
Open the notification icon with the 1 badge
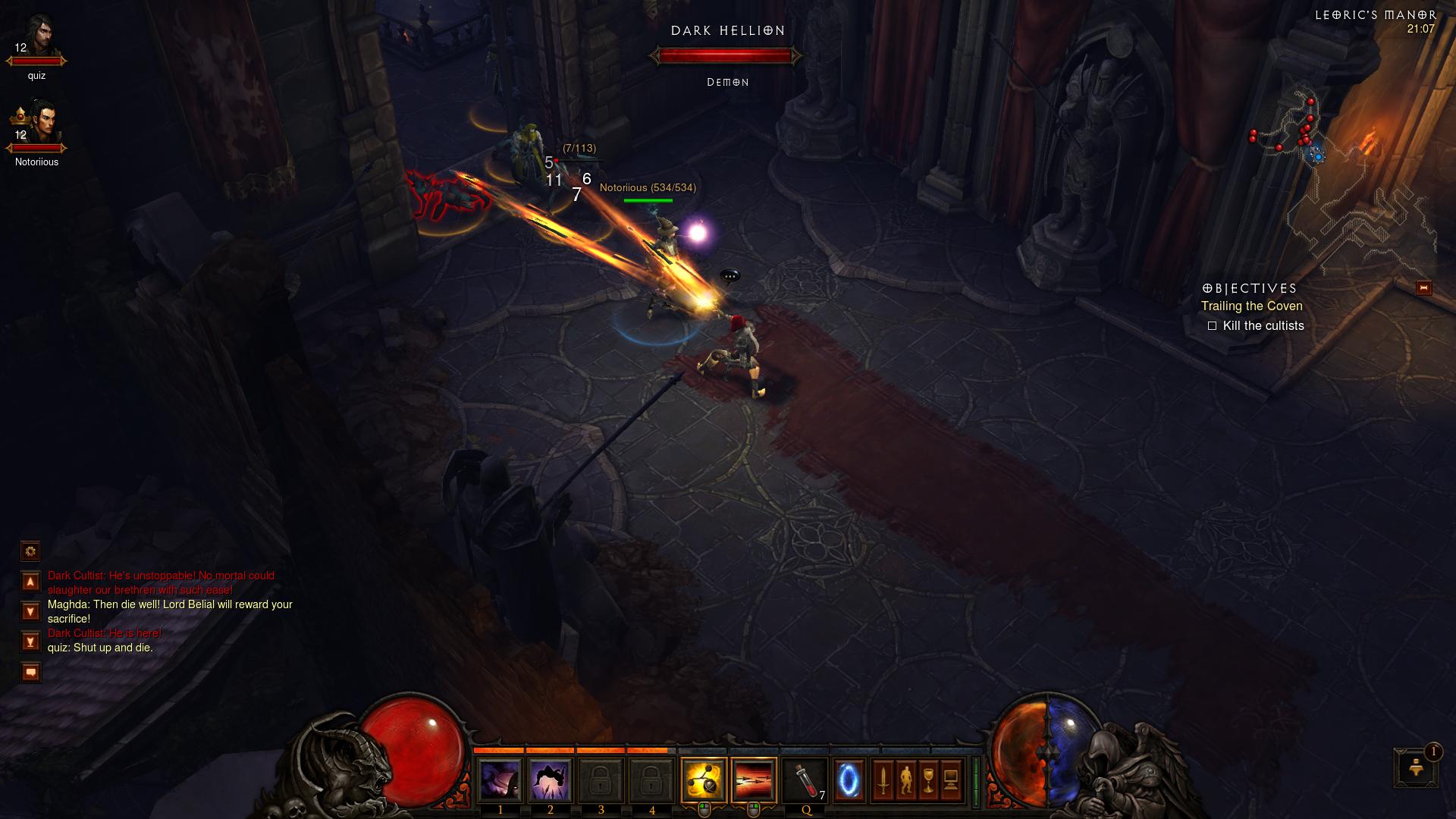[x=1416, y=767]
